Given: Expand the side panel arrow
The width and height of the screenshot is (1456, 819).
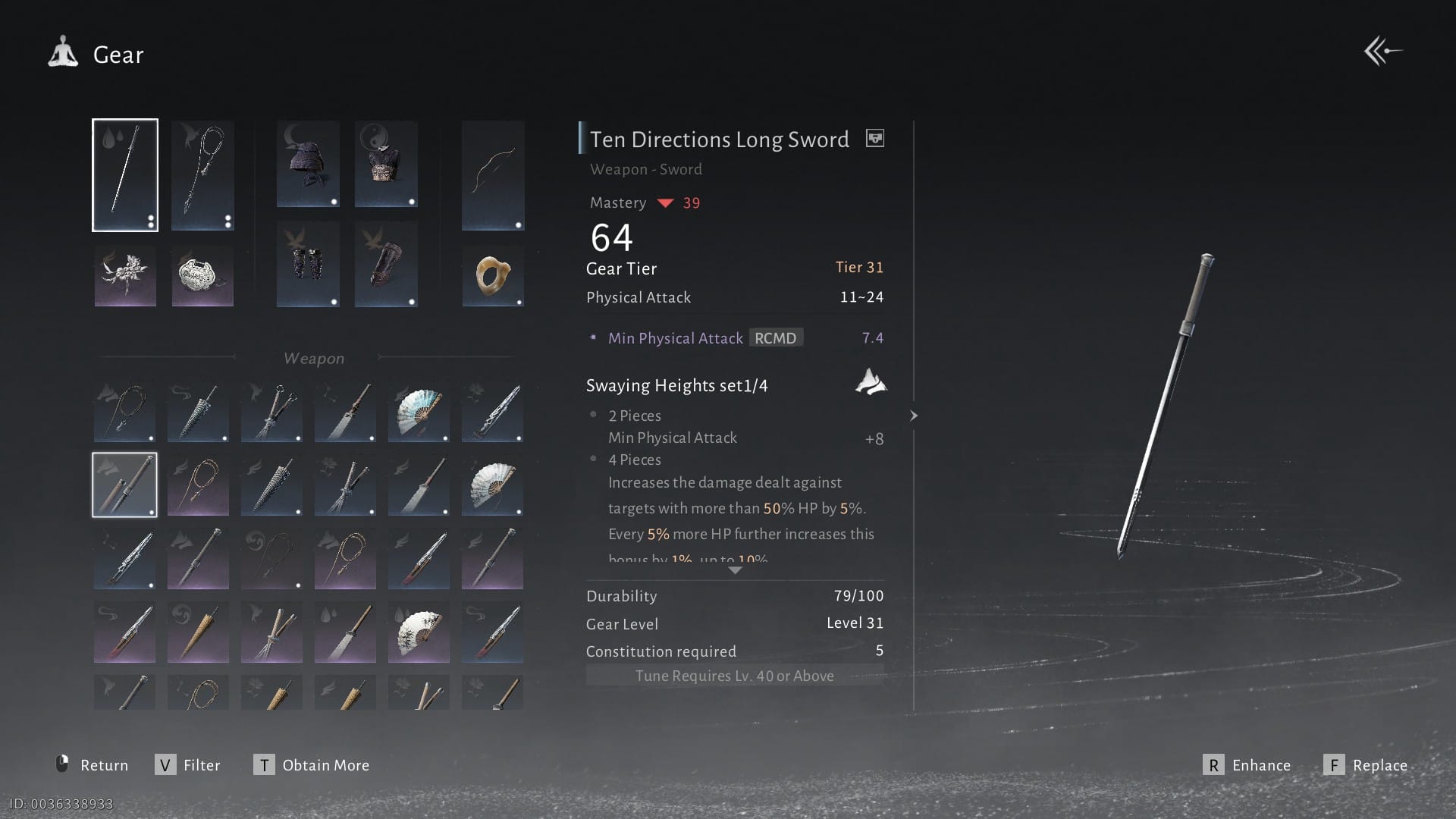Looking at the screenshot, I should pos(914,416).
